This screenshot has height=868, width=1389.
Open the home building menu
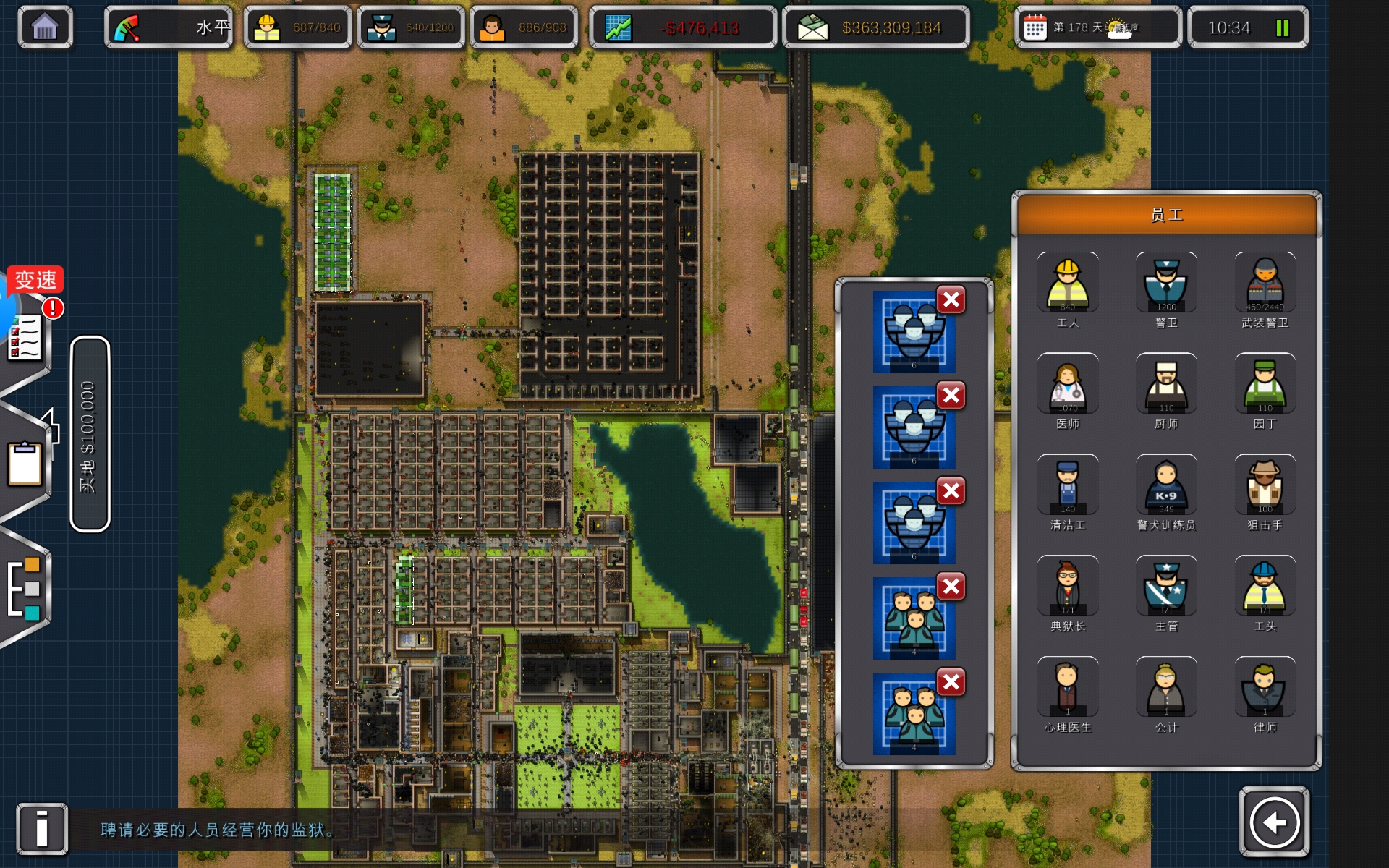[x=45, y=27]
